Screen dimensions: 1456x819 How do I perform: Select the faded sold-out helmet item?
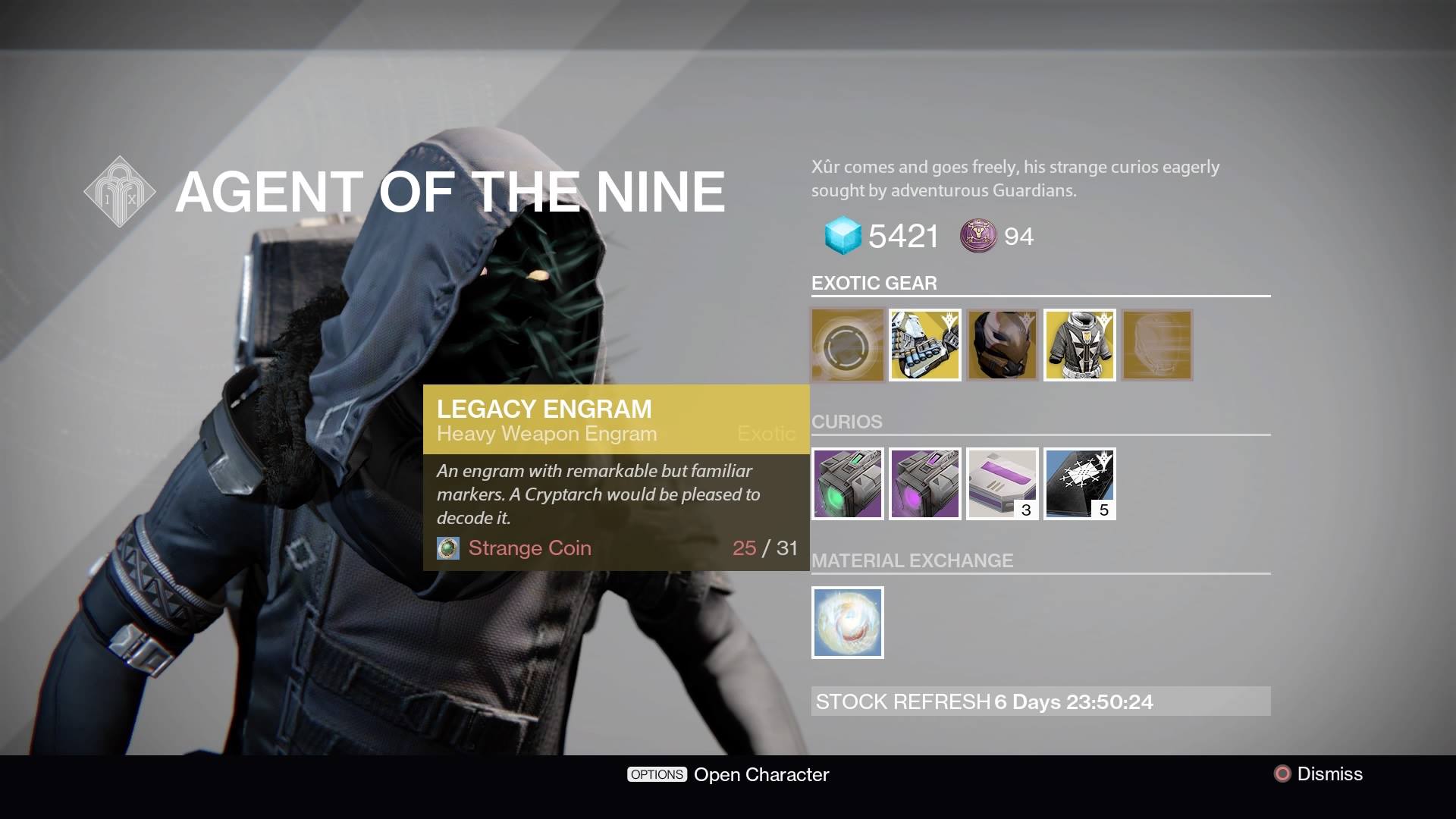pos(1156,345)
